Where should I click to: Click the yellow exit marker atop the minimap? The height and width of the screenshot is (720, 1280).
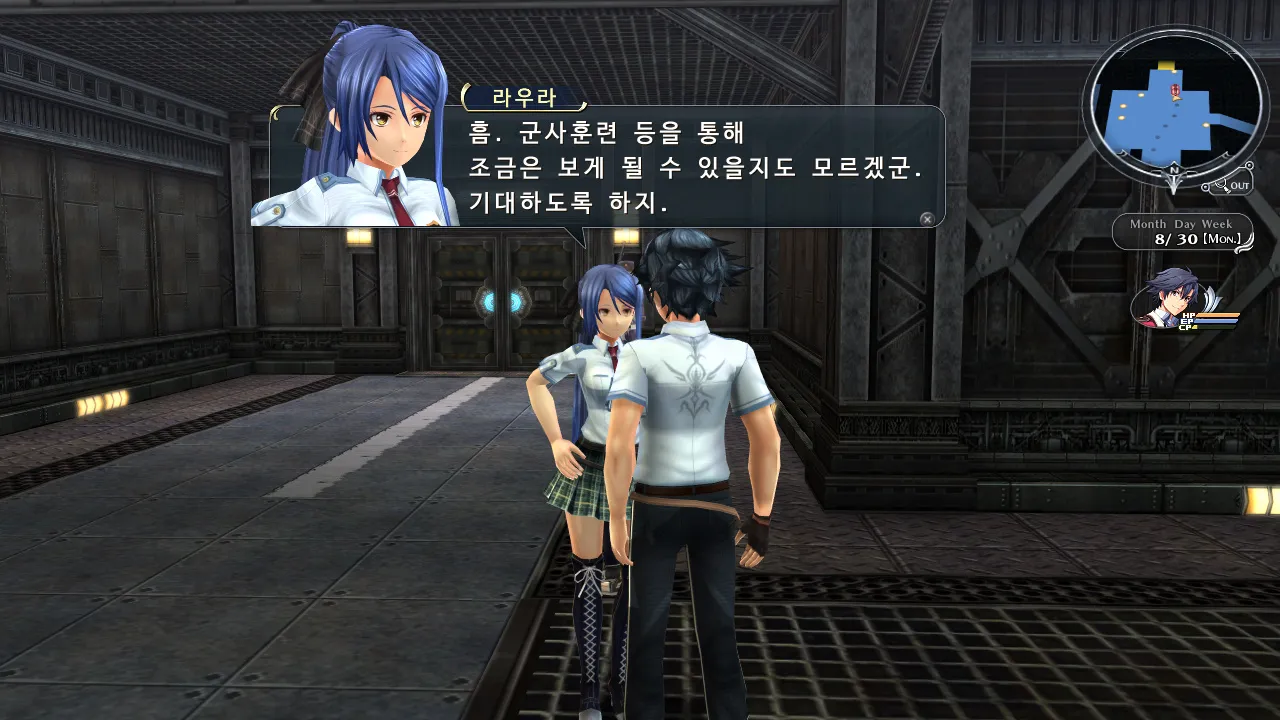click(x=1166, y=66)
